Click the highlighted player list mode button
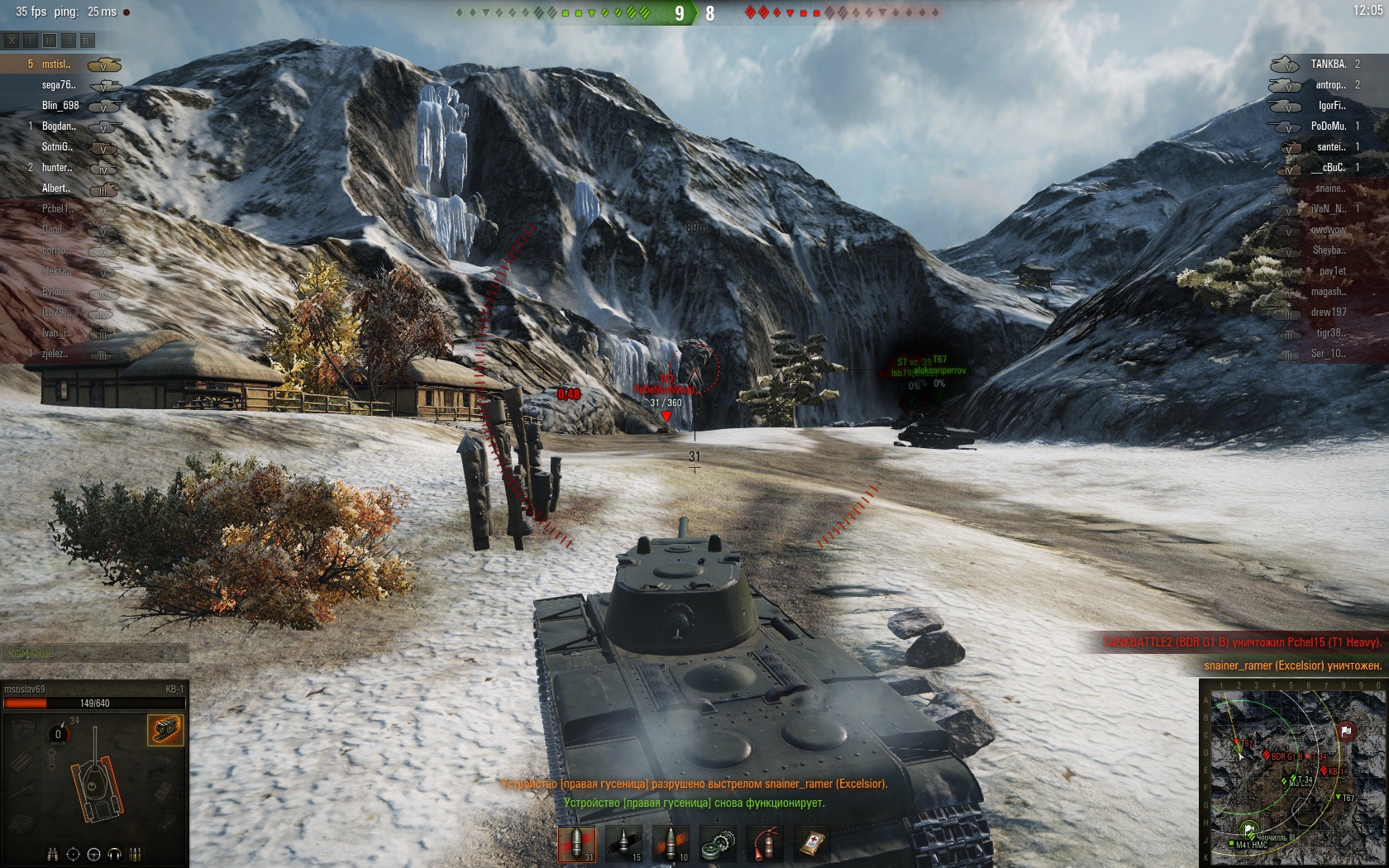Image resolution: width=1389 pixels, height=868 pixels. (x=50, y=40)
